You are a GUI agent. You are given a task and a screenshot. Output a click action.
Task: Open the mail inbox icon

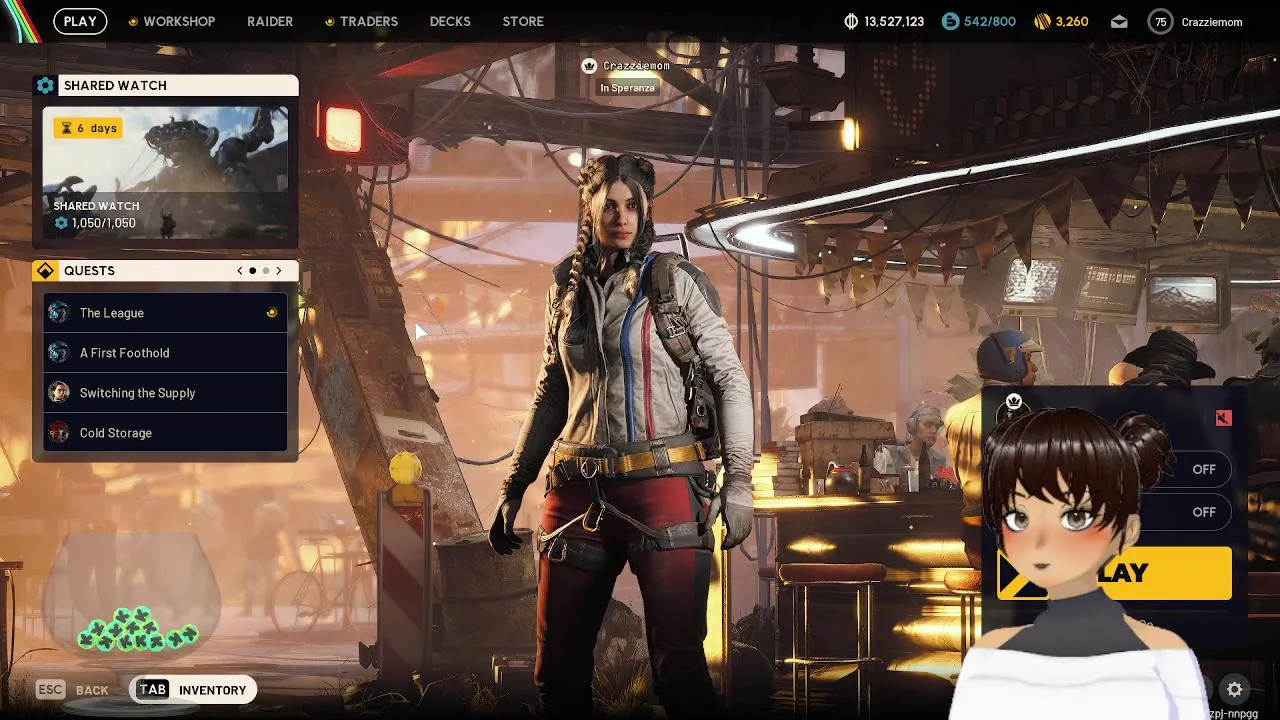pyautogui.click(x=1119, y=21)
